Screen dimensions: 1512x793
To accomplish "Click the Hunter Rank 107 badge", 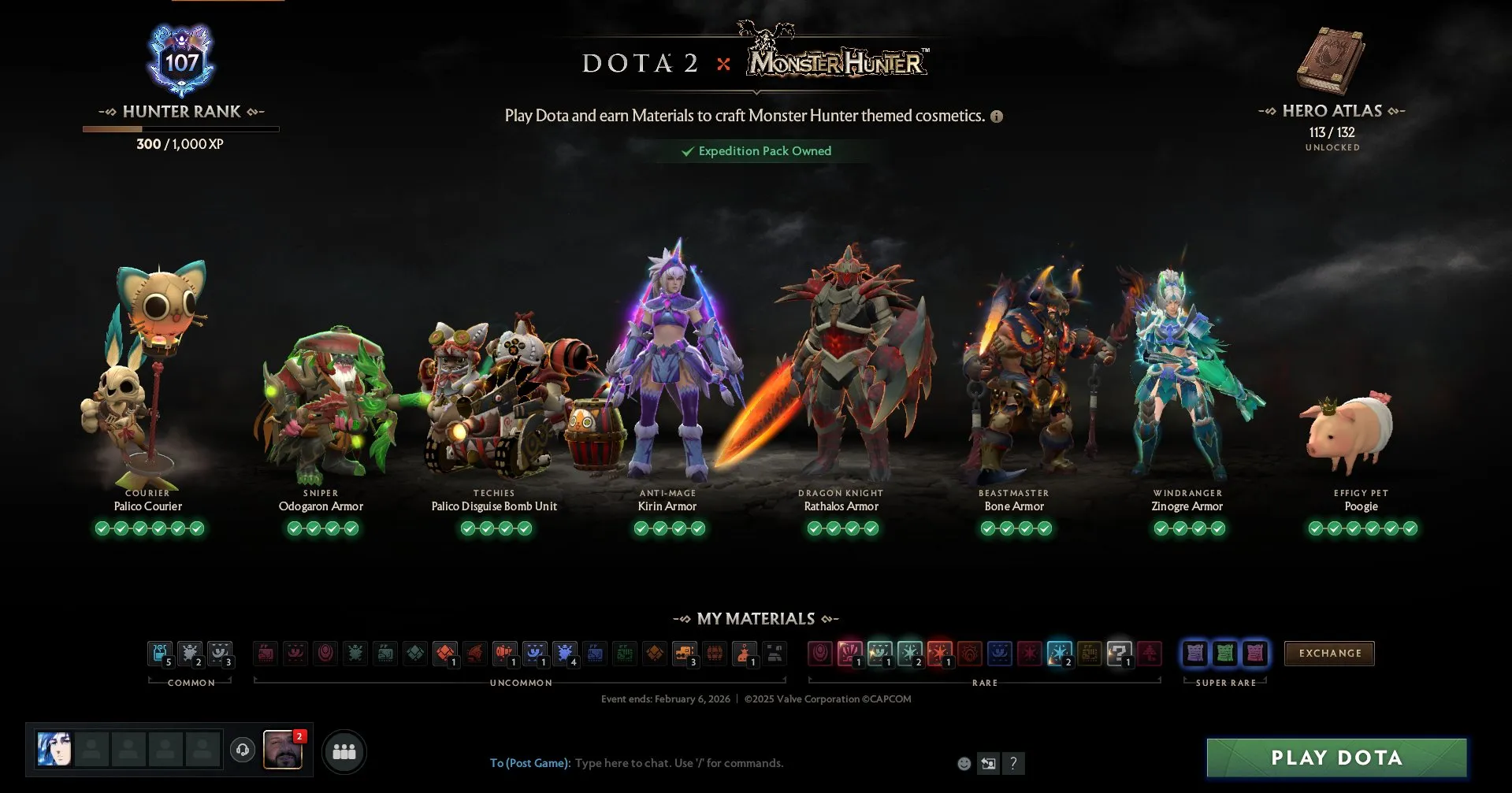I will coord(181,61).
